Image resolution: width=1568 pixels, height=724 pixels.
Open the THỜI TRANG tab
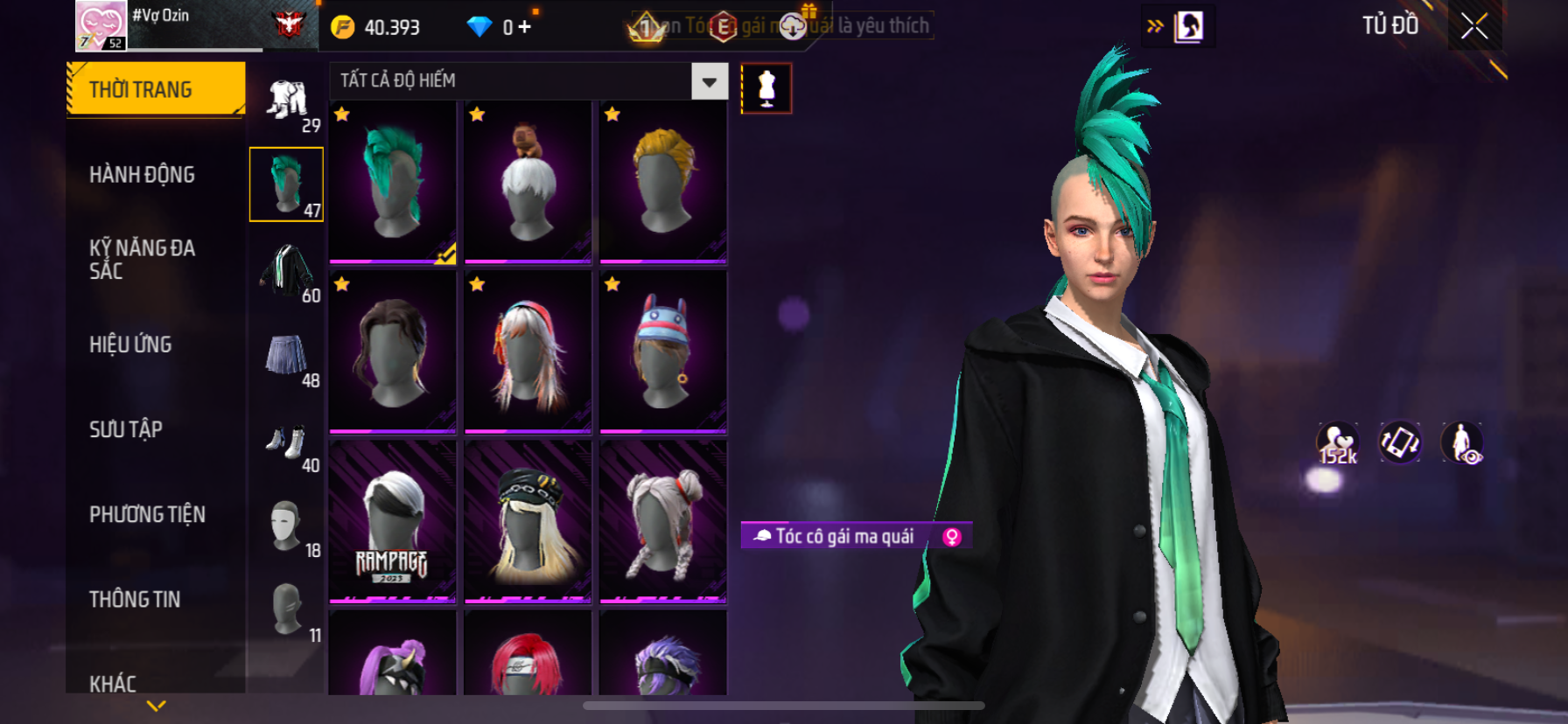(x=156, y=89)
